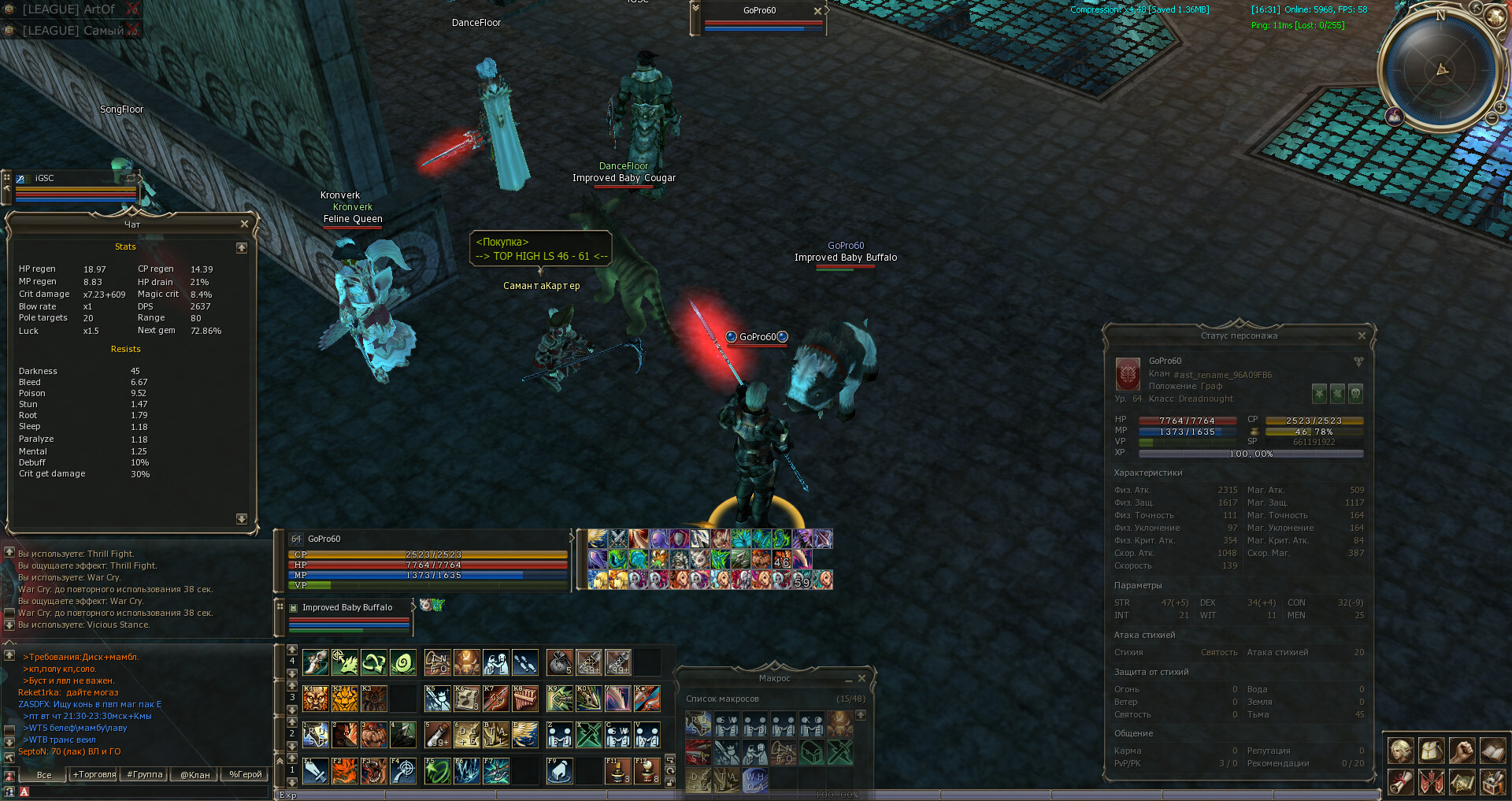Close the GoPro60 target window
This screenshot has height=801, width=1512.
click(x=817, y=10)
